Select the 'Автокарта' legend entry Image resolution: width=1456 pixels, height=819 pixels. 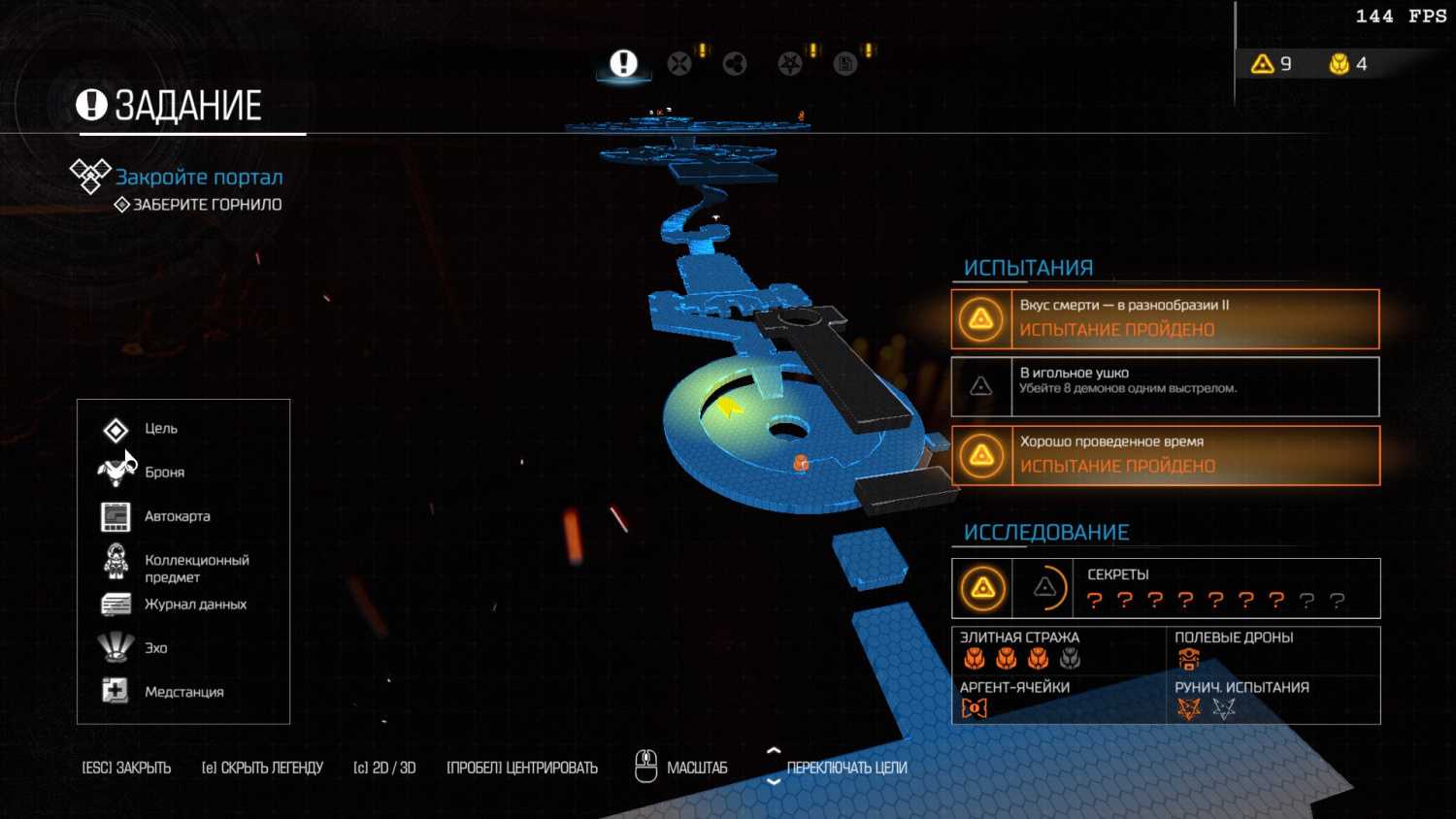(177, 516)
